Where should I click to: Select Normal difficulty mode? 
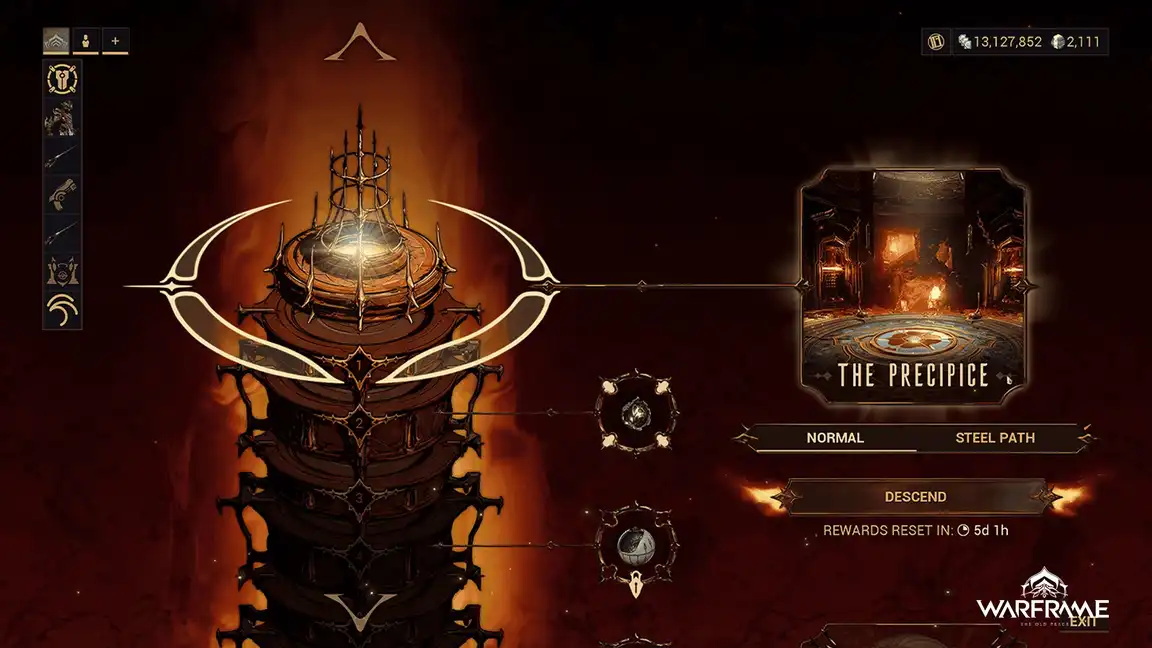pyautogui.click(x=835, y=438)
